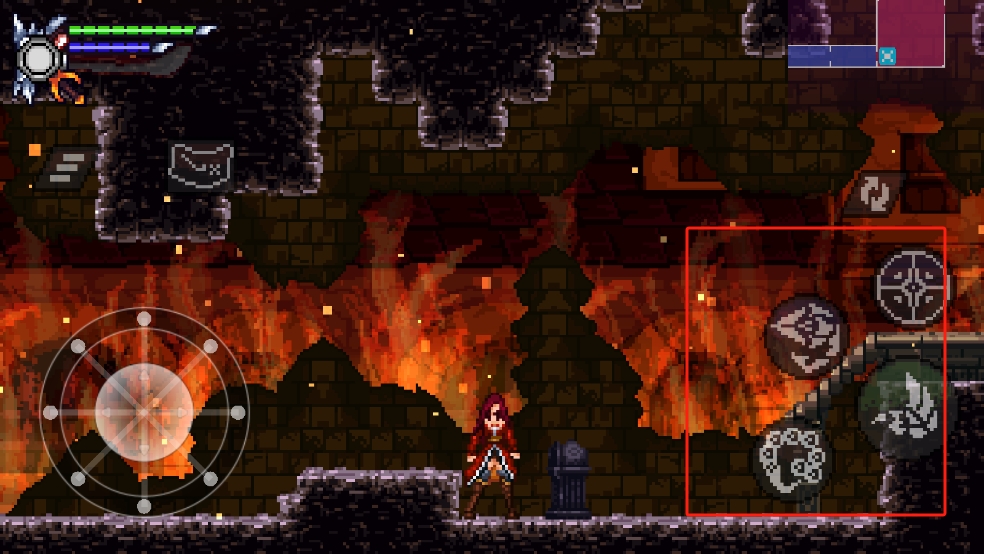Tap the diamond-eye skill button

pos(806,335)
